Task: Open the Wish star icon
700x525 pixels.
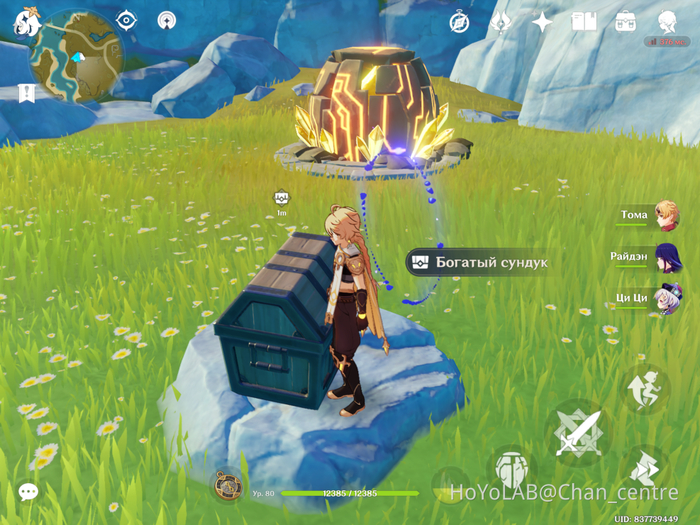Action: [x=541, y=21]
